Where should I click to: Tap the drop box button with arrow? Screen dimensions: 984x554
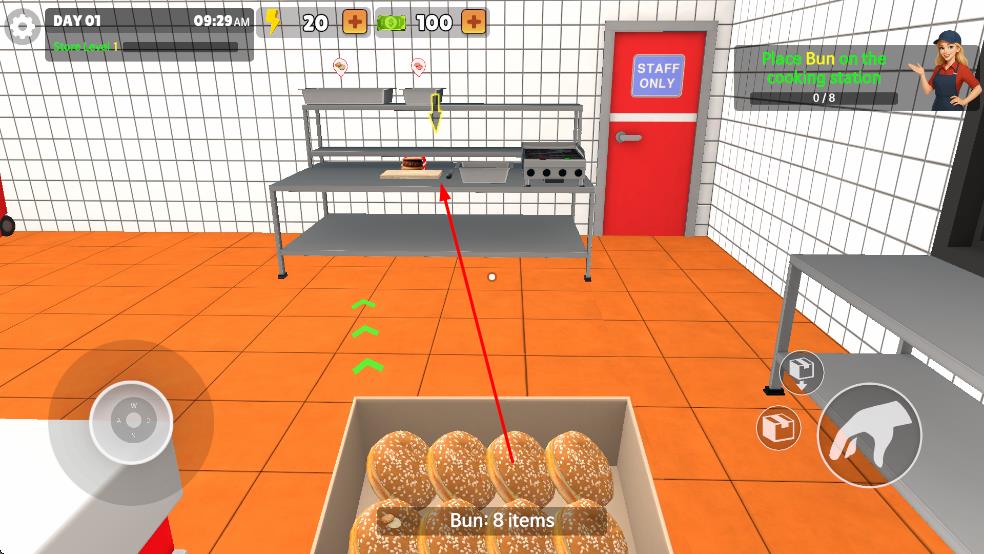coord(801,372)
